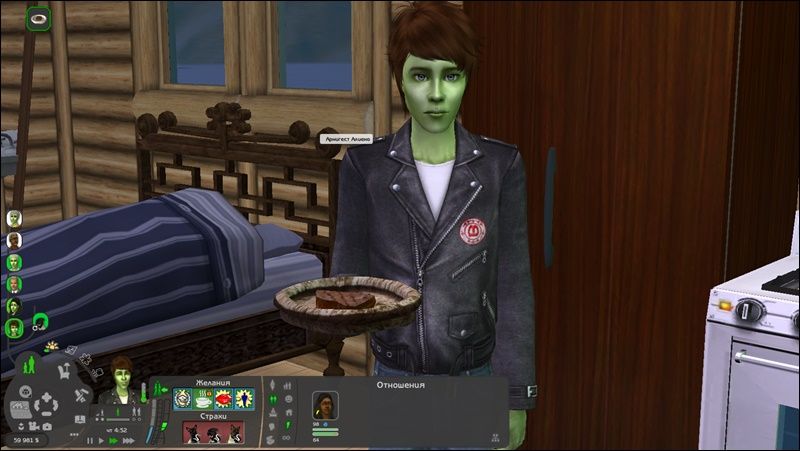Rotate camera using the central arrows control
This screenshot has height=451, width=800.
click(47, 406)
